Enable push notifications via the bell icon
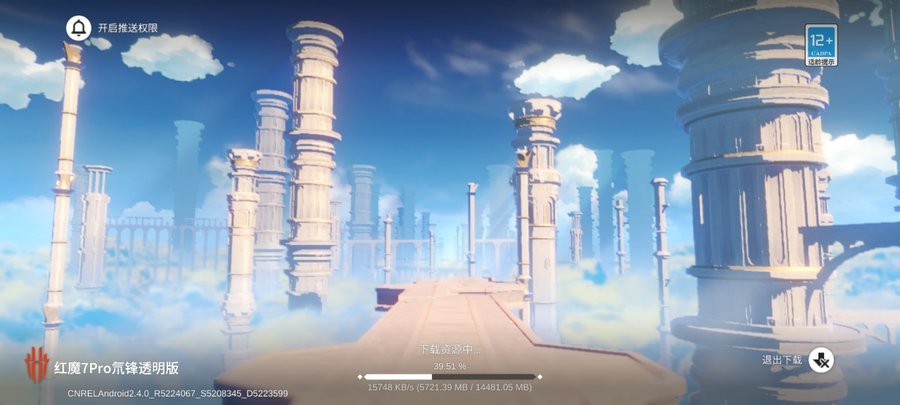 pos(78,28)
